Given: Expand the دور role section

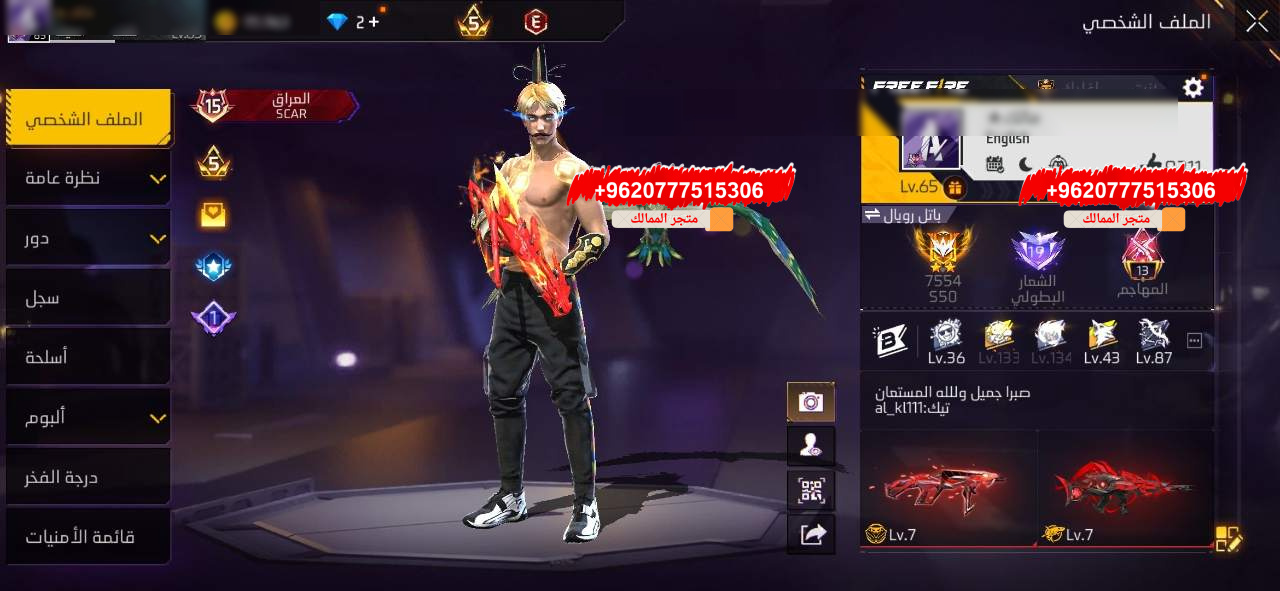Looking at the screenshot, I should point(88,238).
